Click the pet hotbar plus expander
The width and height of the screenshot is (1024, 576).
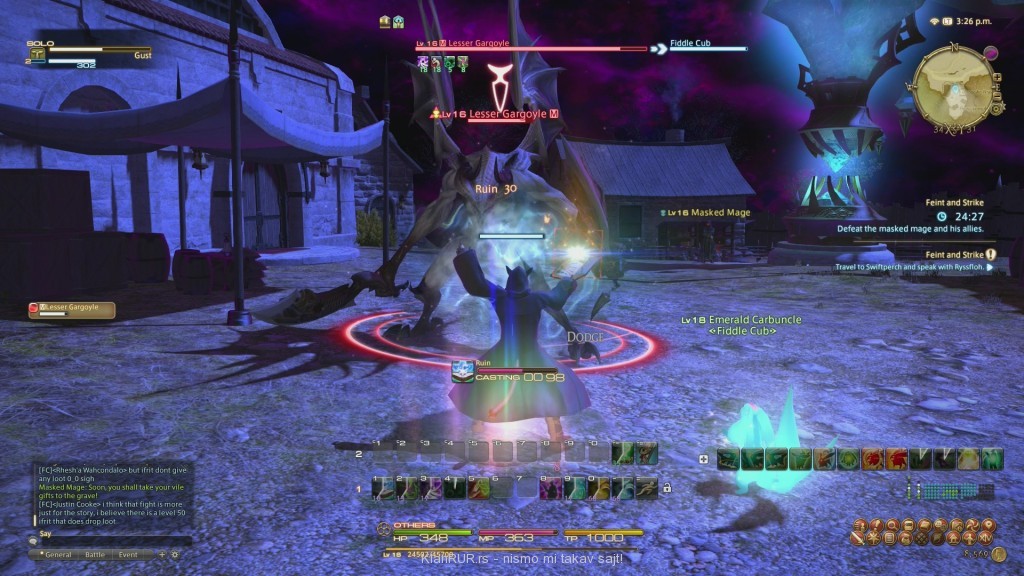704,460
